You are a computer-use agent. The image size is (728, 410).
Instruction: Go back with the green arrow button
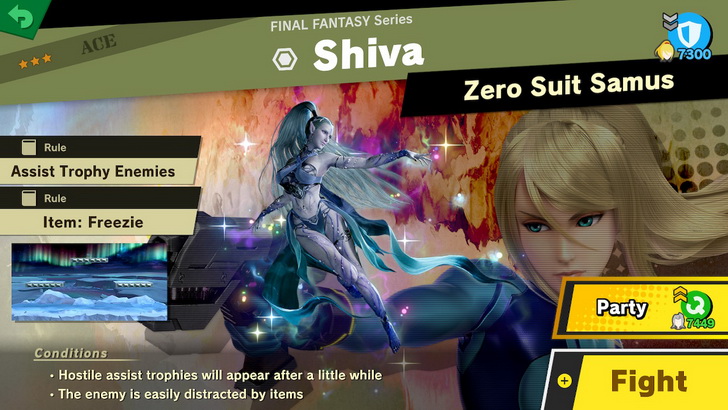tap(18, 17)
